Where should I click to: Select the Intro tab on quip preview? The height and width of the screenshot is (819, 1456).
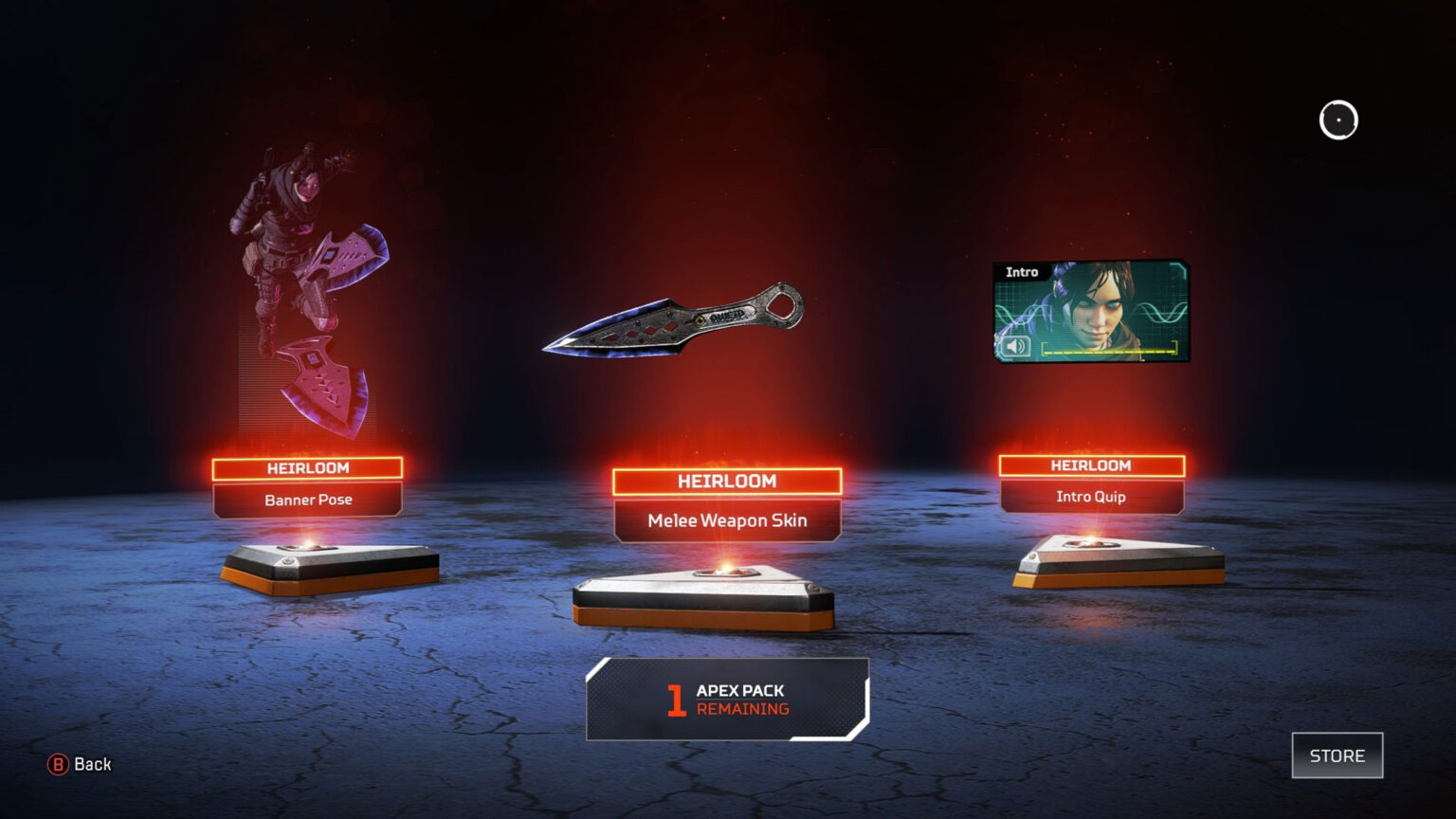click(x=1022, y=272)
